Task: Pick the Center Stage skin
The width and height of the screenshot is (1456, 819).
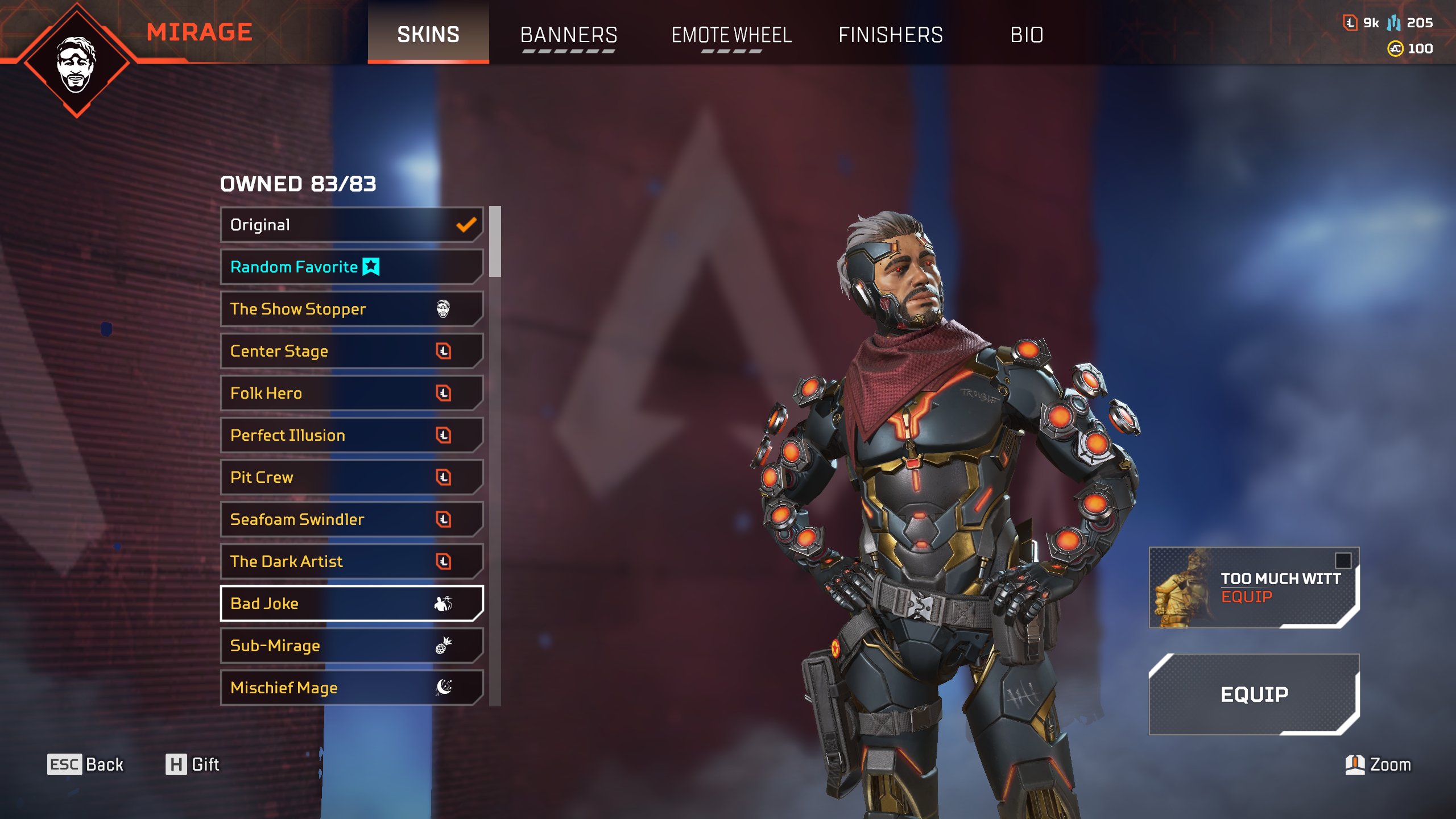Action: (351, 351)
